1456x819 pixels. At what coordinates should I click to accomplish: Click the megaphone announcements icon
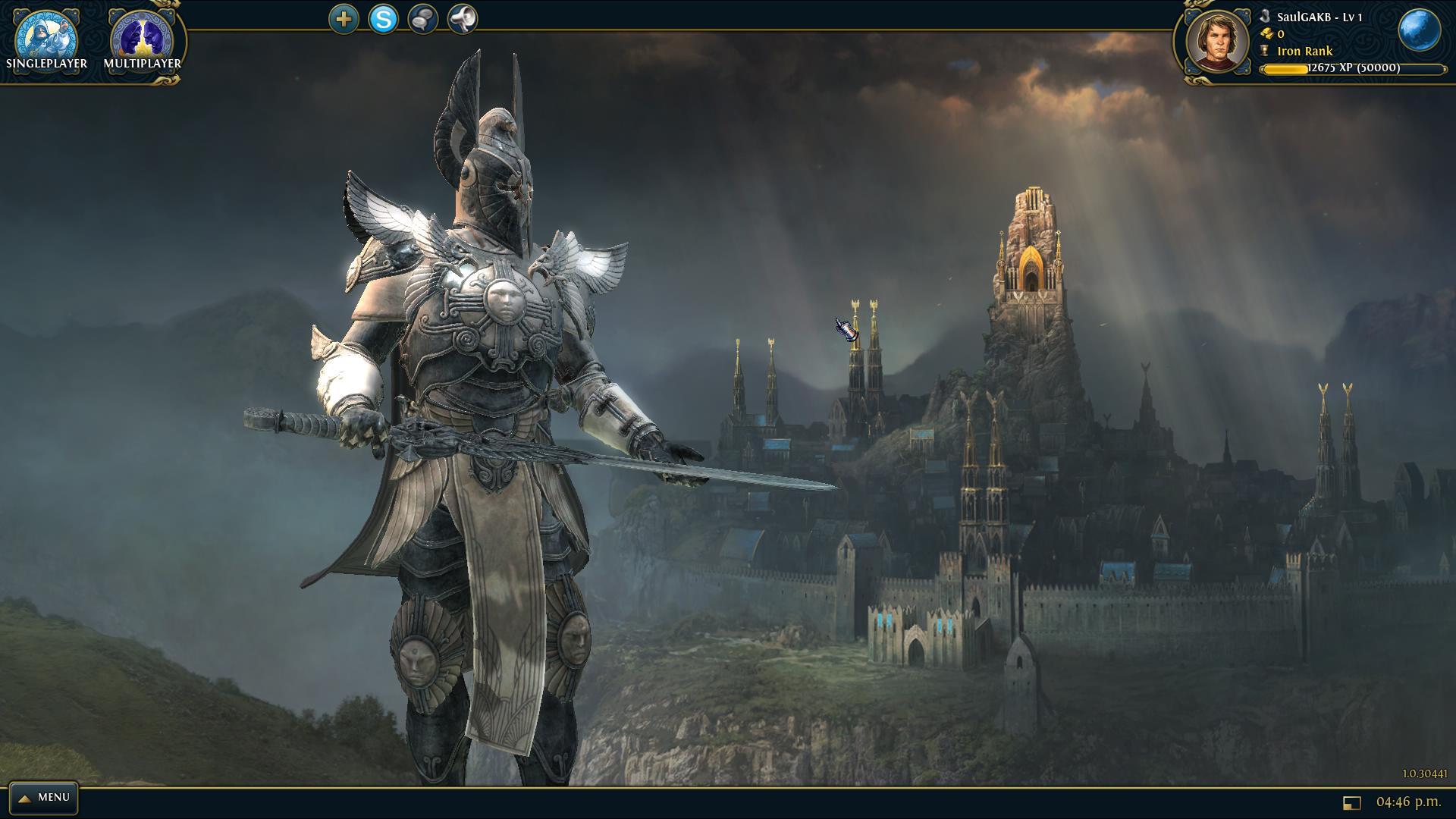pos(462,19)
